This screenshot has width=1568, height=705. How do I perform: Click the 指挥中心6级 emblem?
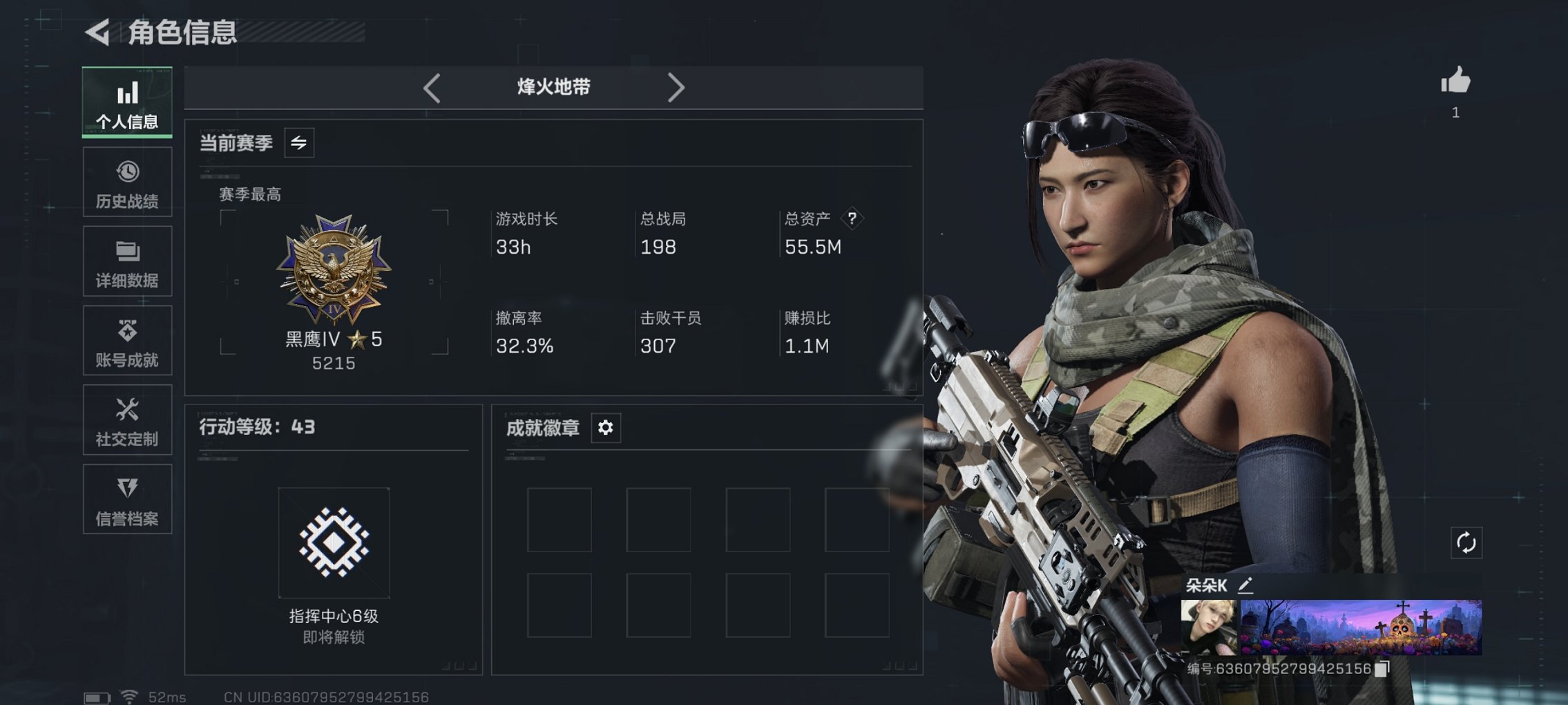pyautogui.click(x=333, y=541)
